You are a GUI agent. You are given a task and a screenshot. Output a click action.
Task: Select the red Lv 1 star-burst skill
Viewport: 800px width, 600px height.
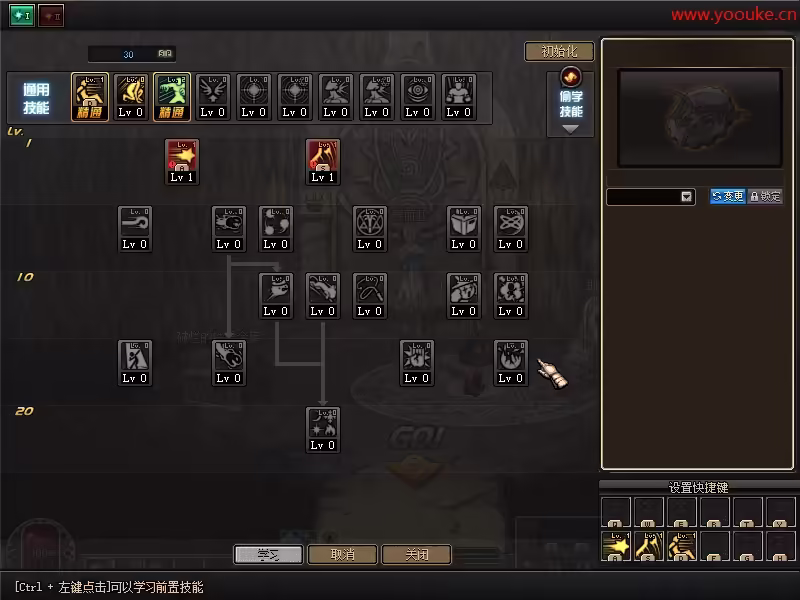(182, 160)
